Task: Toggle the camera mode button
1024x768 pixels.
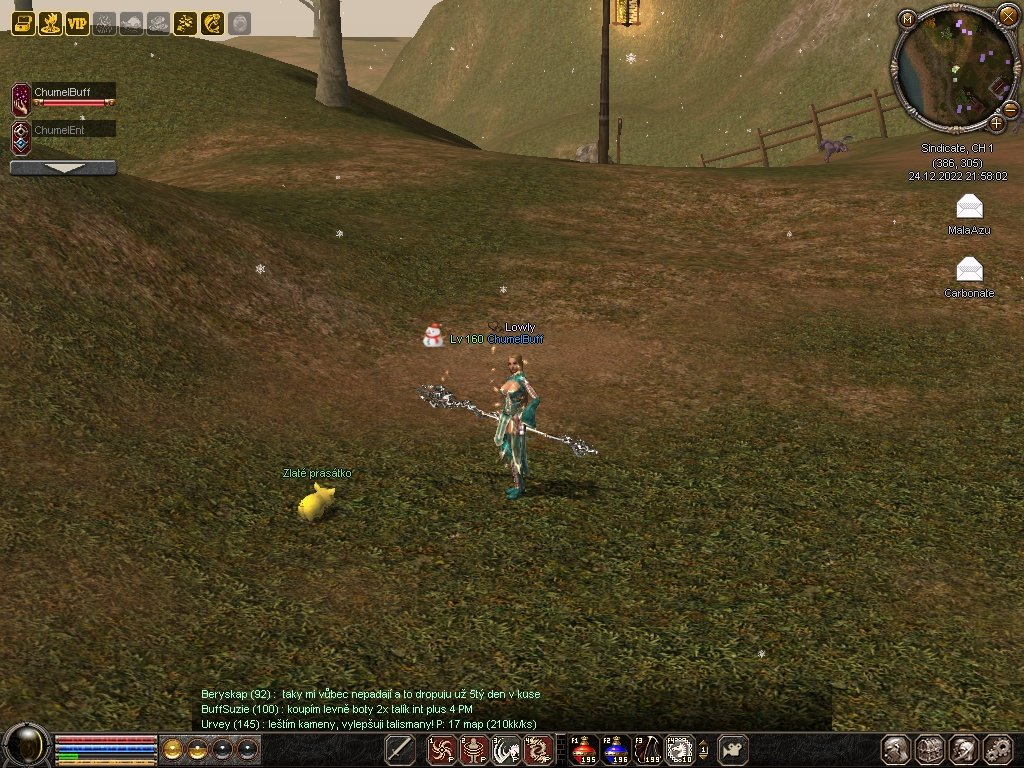Action: [734, 749]
